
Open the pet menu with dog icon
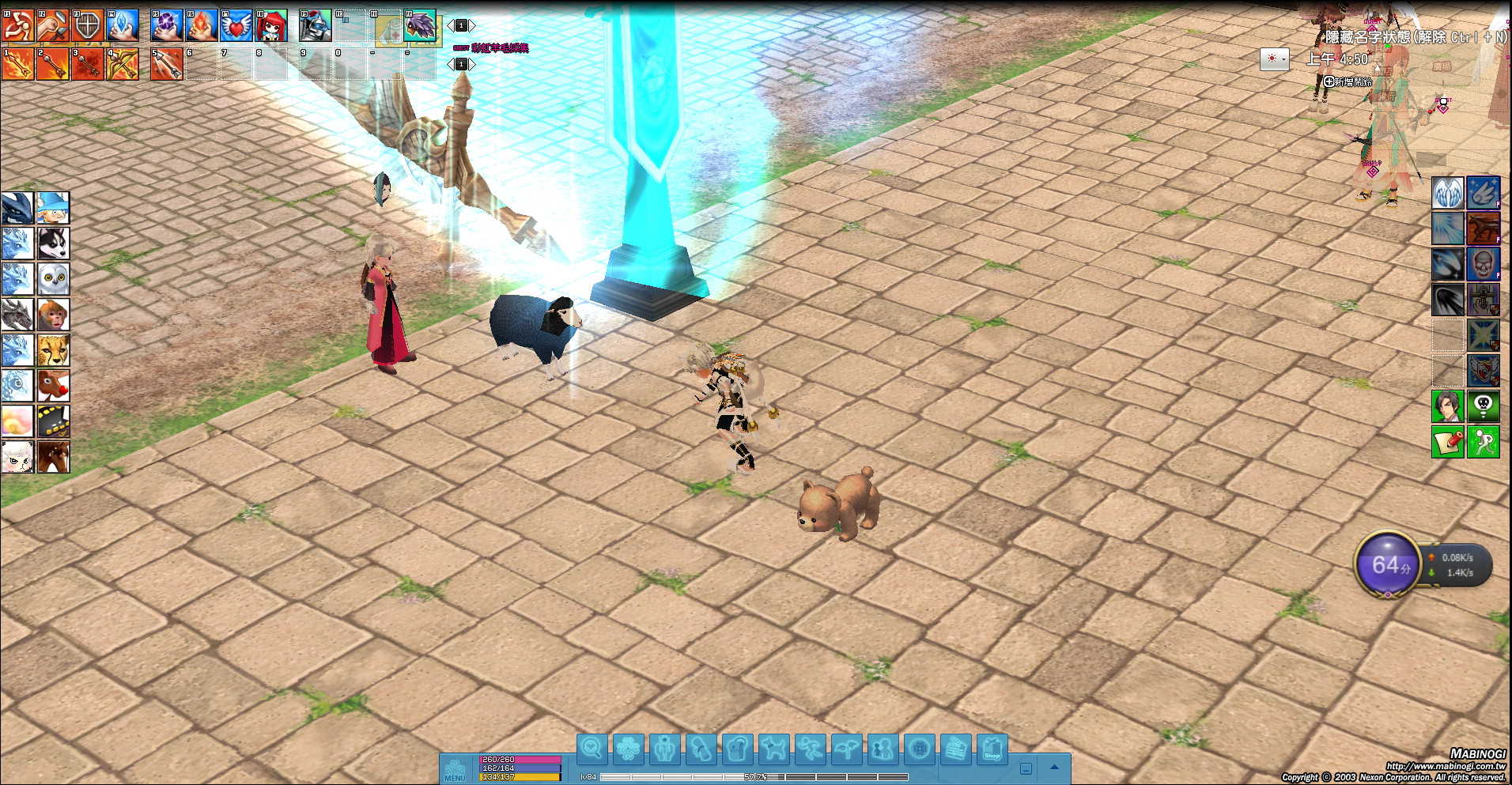[x=773, y=748]
